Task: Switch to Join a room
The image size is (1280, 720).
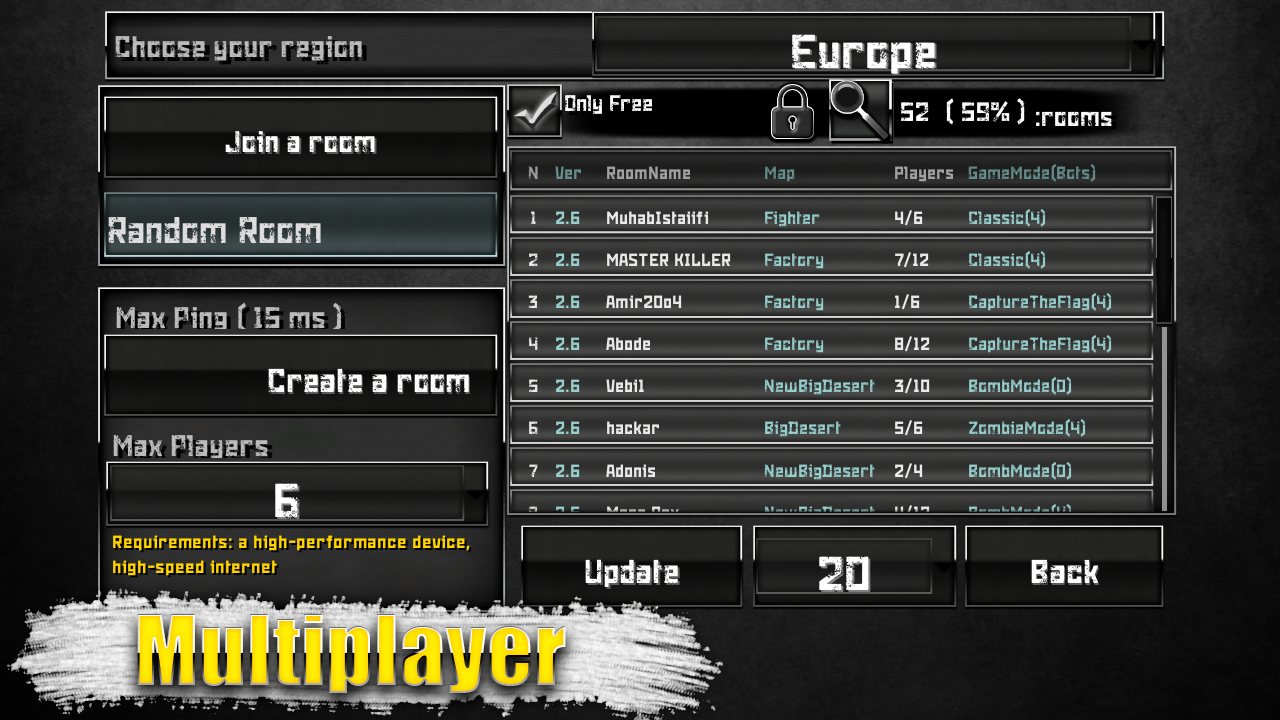Action: pyautogui.click(x=300, y=141)
